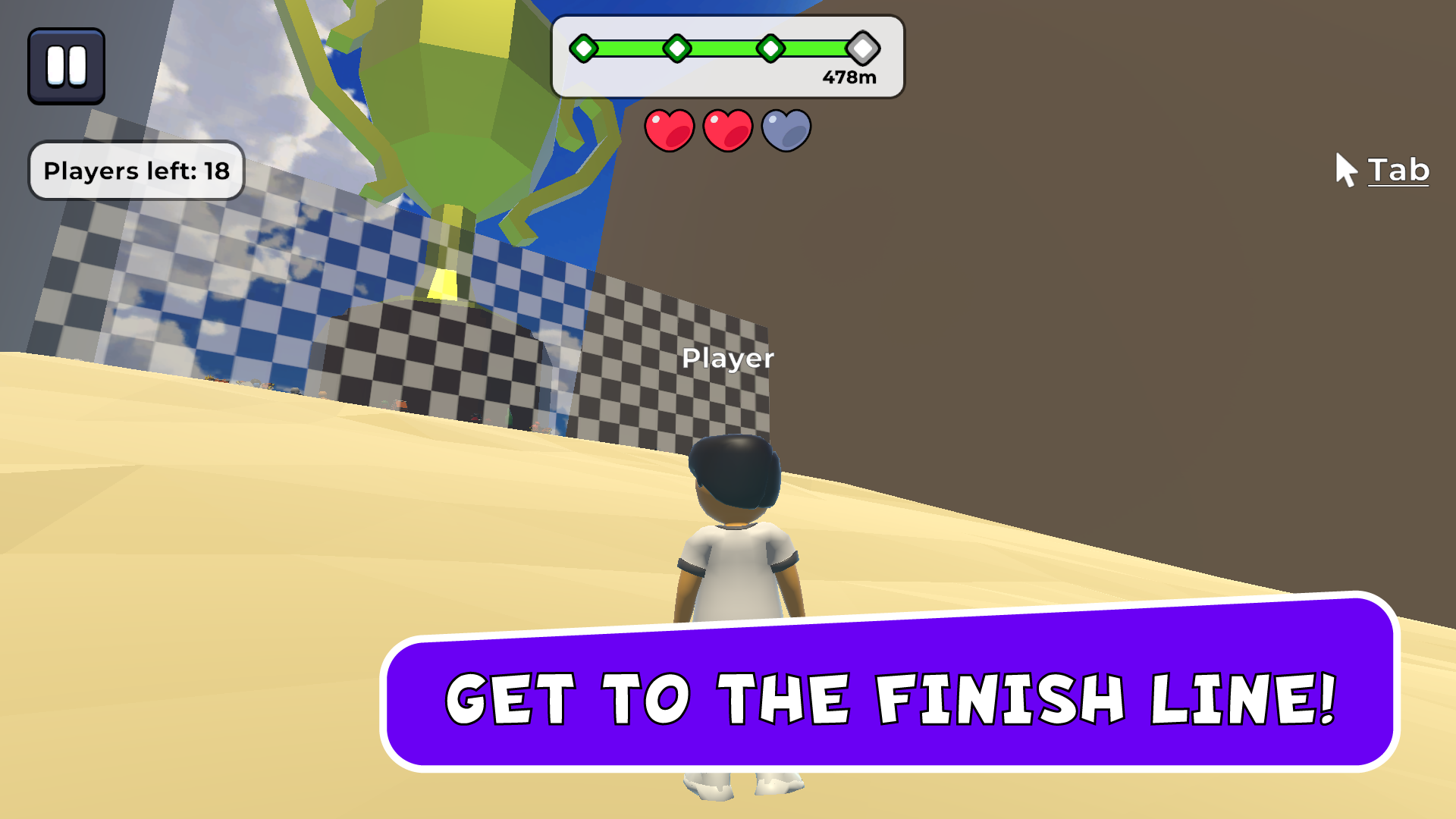Click the progress bar panel at top center
Screen dimensions: 1456x819
point(729,59)
